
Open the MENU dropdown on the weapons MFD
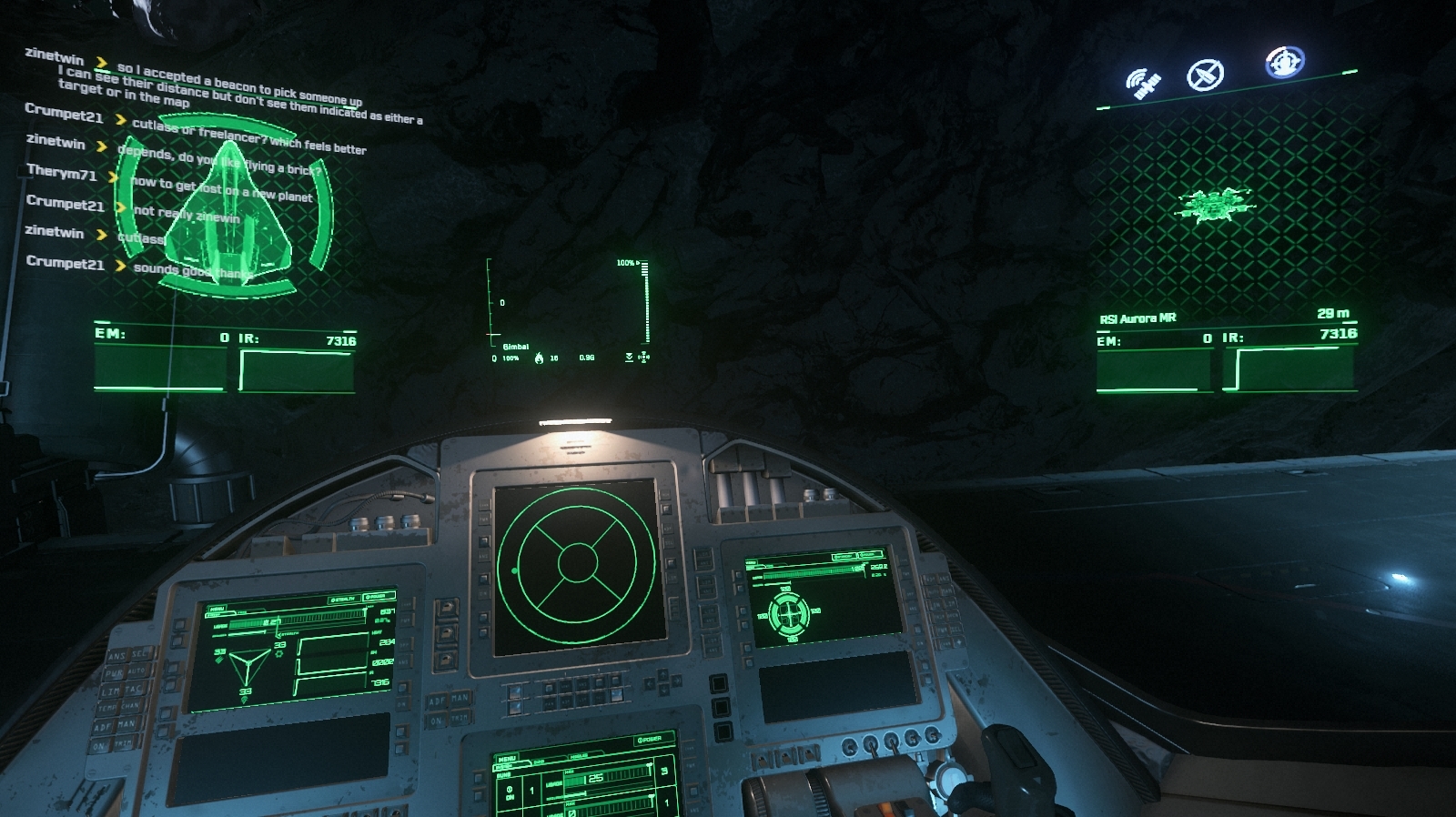[x=507, y=759]
